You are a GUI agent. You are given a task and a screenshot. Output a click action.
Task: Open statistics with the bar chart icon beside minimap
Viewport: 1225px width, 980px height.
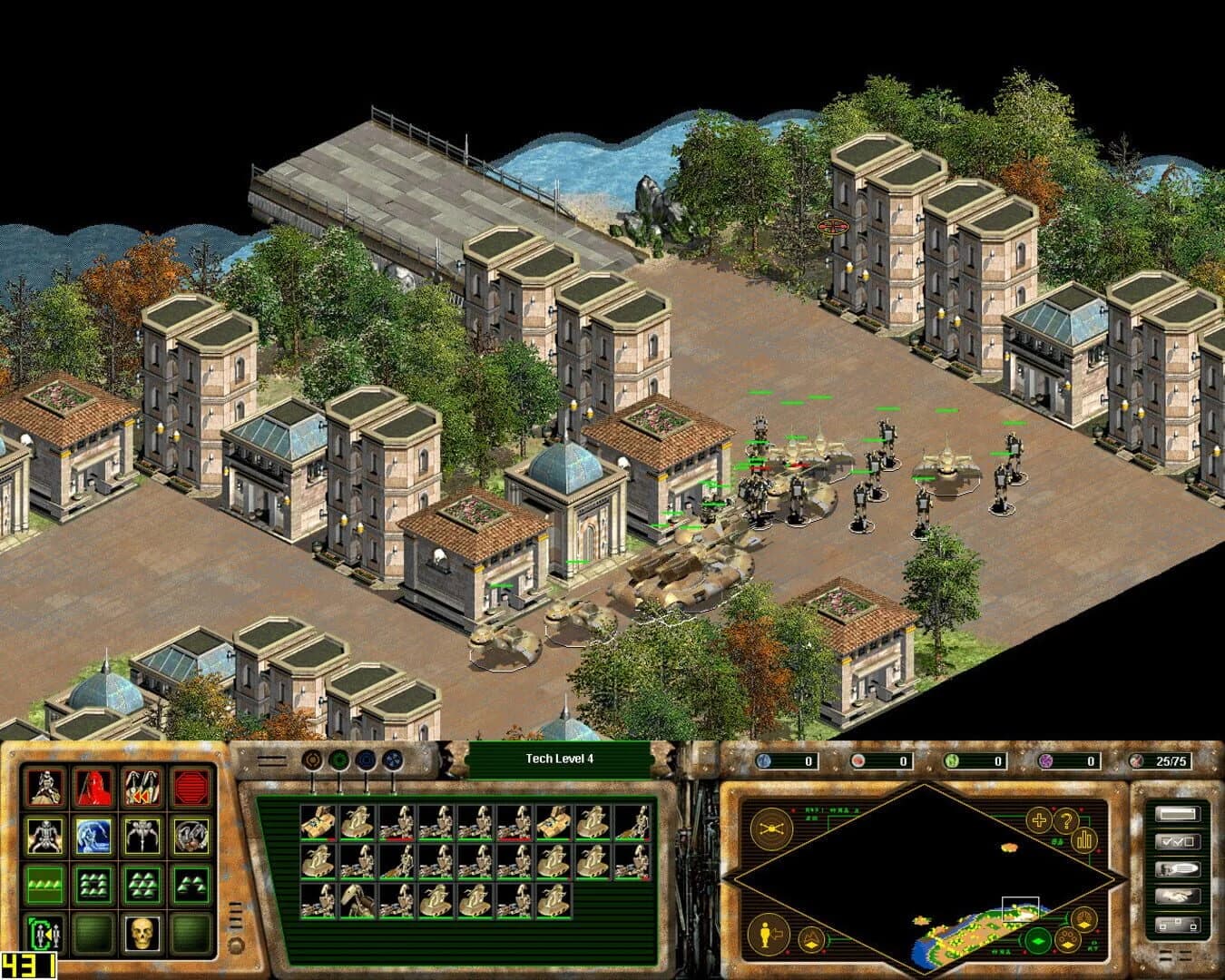pos(1083,838)
